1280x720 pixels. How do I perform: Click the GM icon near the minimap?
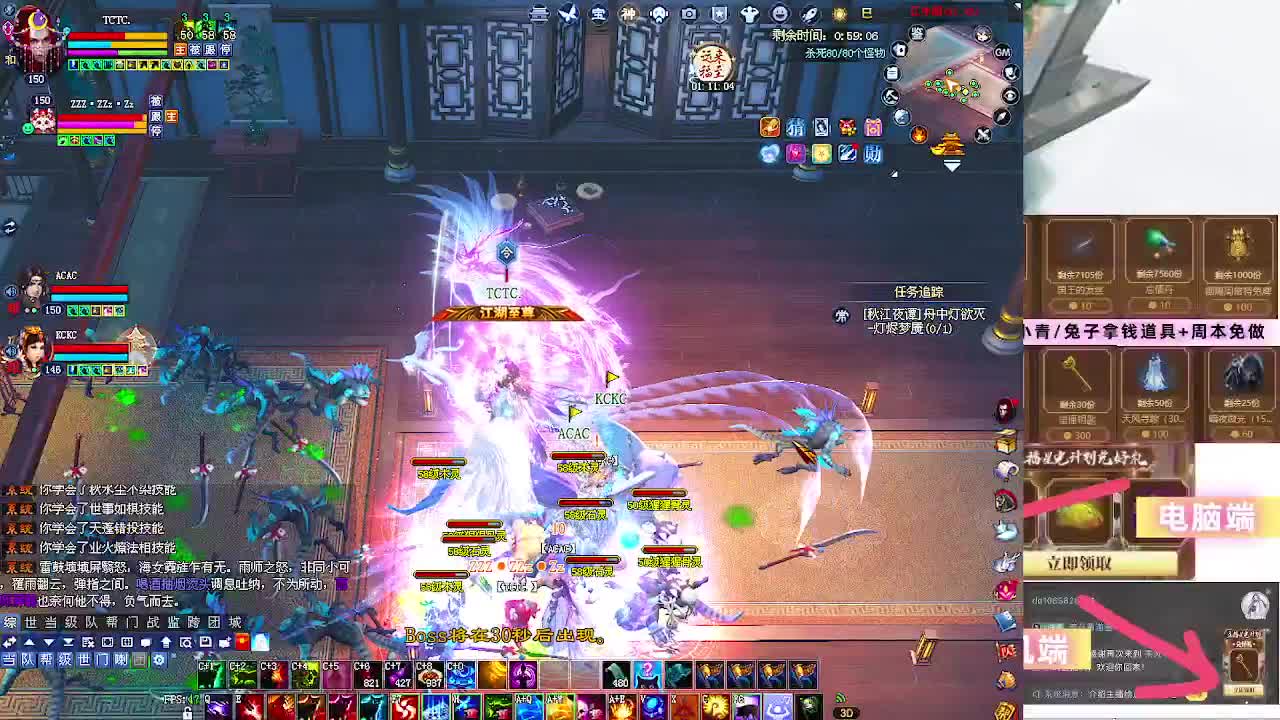click(x=1002, y=52)
